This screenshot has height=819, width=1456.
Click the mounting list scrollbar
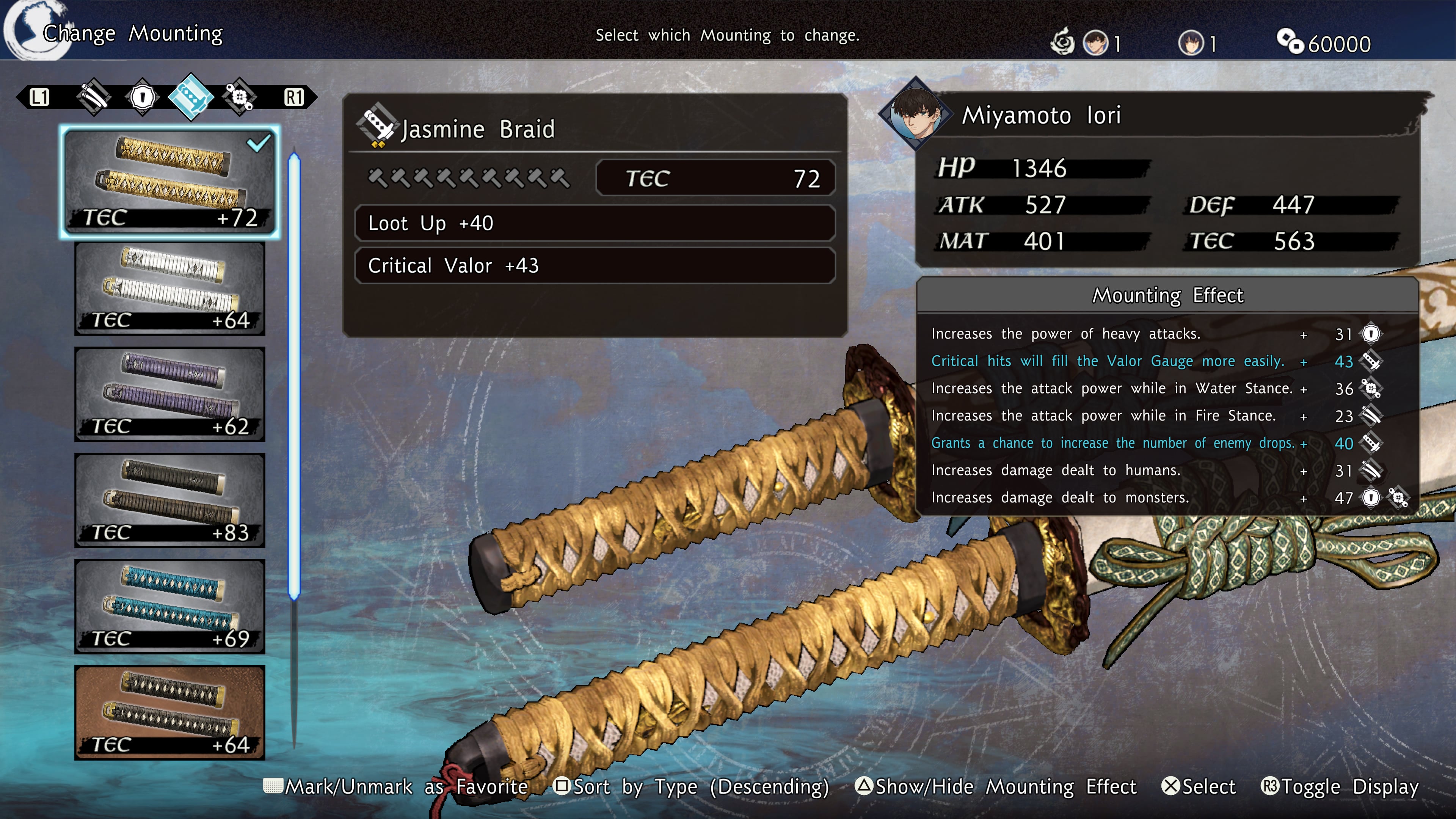[294, 376]
